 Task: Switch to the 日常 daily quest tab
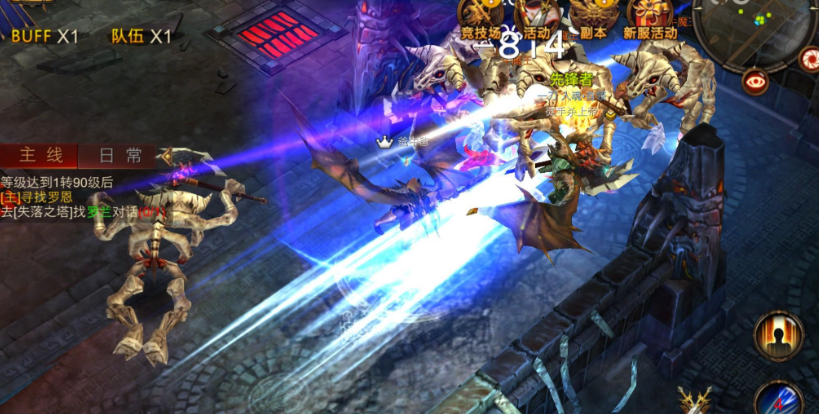tap(120, 155)
